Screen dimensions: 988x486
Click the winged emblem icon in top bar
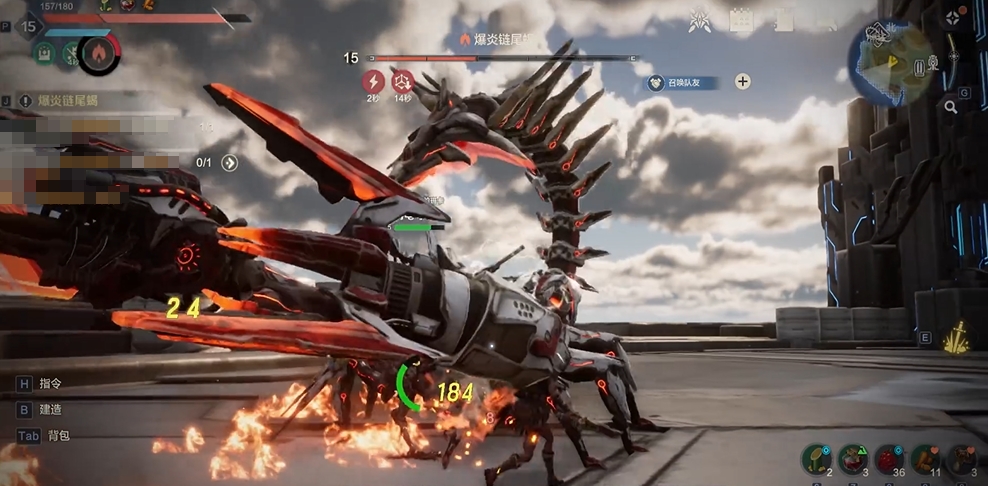tap(701, 19)
